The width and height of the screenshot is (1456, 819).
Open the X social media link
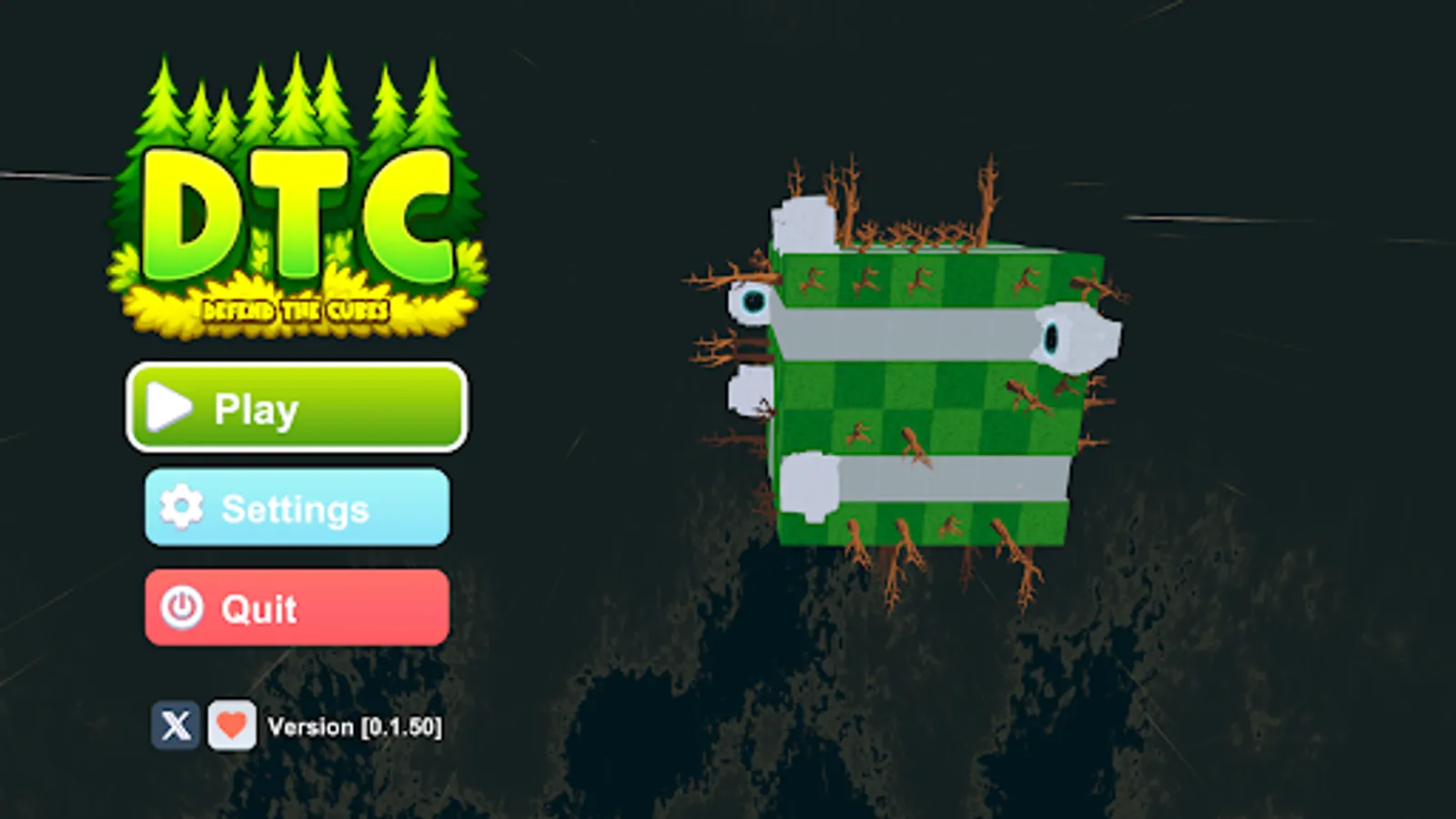pos(177,725)
